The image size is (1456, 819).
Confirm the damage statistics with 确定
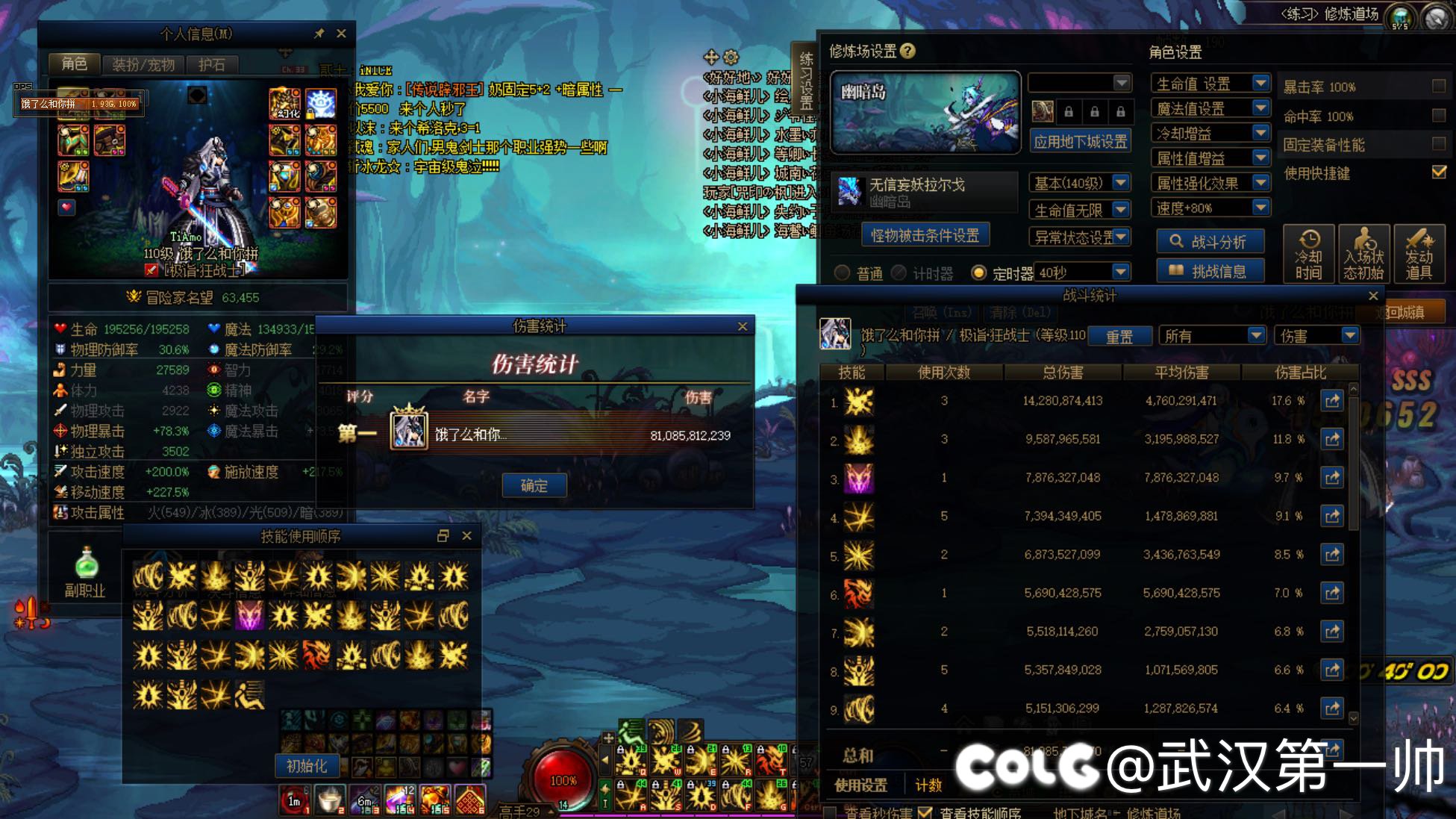(534, 486)
